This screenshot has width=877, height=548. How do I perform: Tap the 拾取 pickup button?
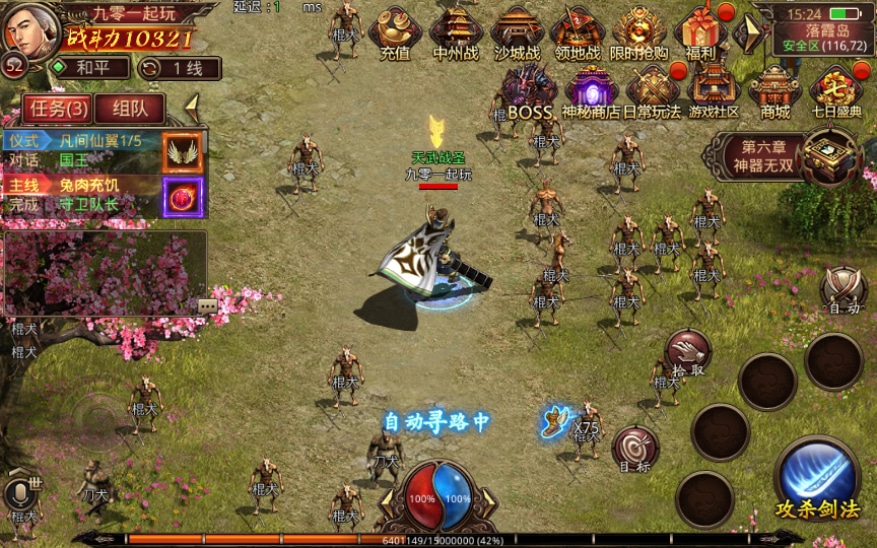tap(688, 352)
